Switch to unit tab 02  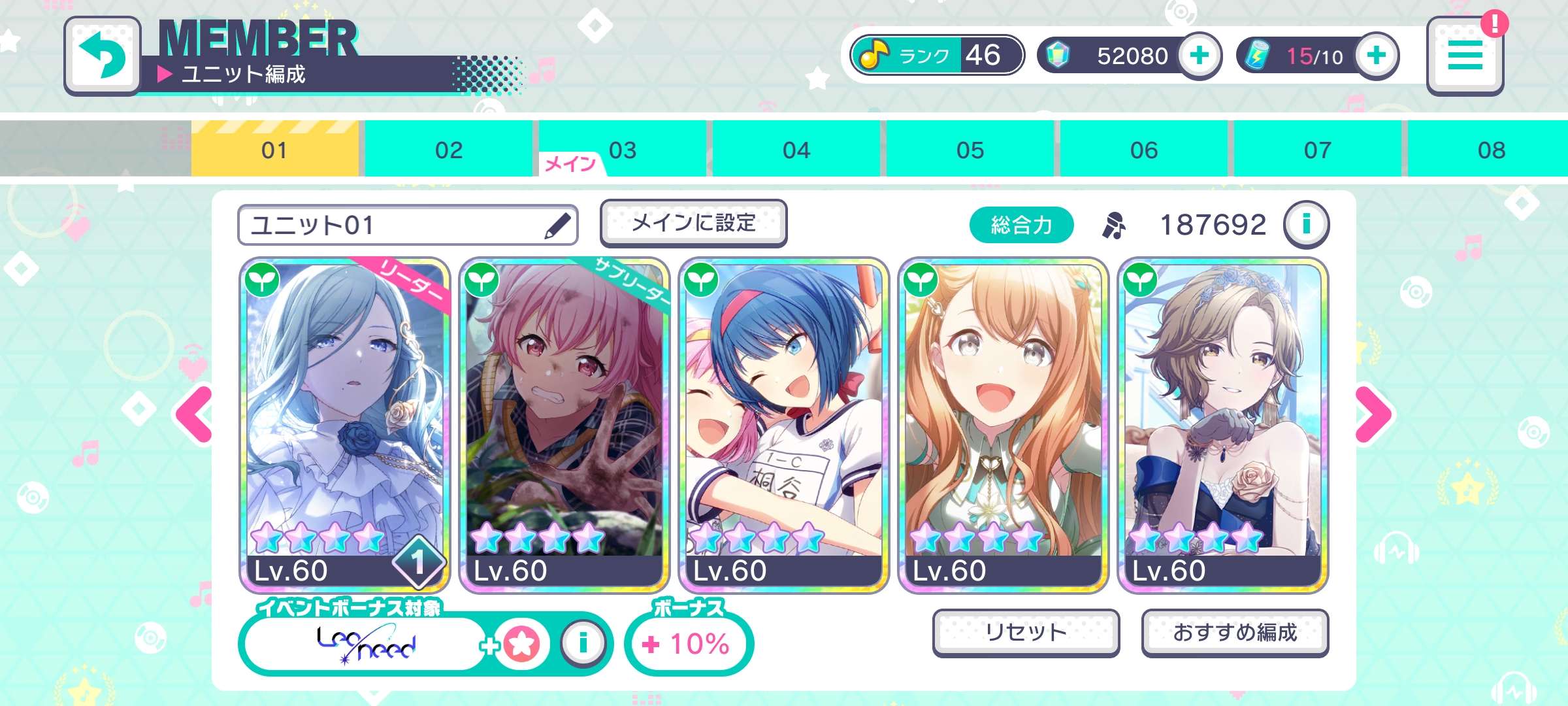tap(448, 150)
